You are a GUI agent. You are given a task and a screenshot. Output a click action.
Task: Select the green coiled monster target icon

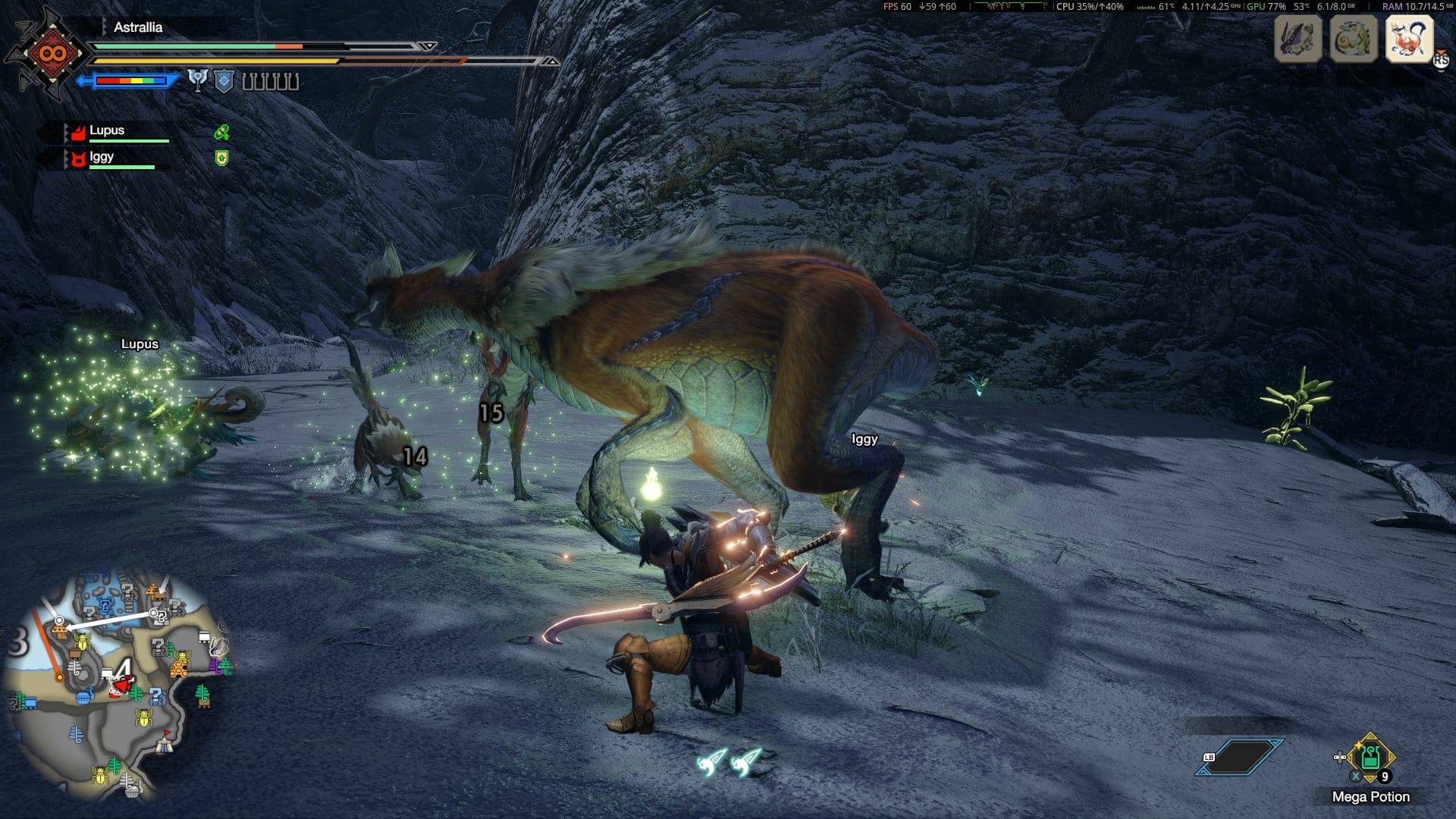coord(1354,38)
